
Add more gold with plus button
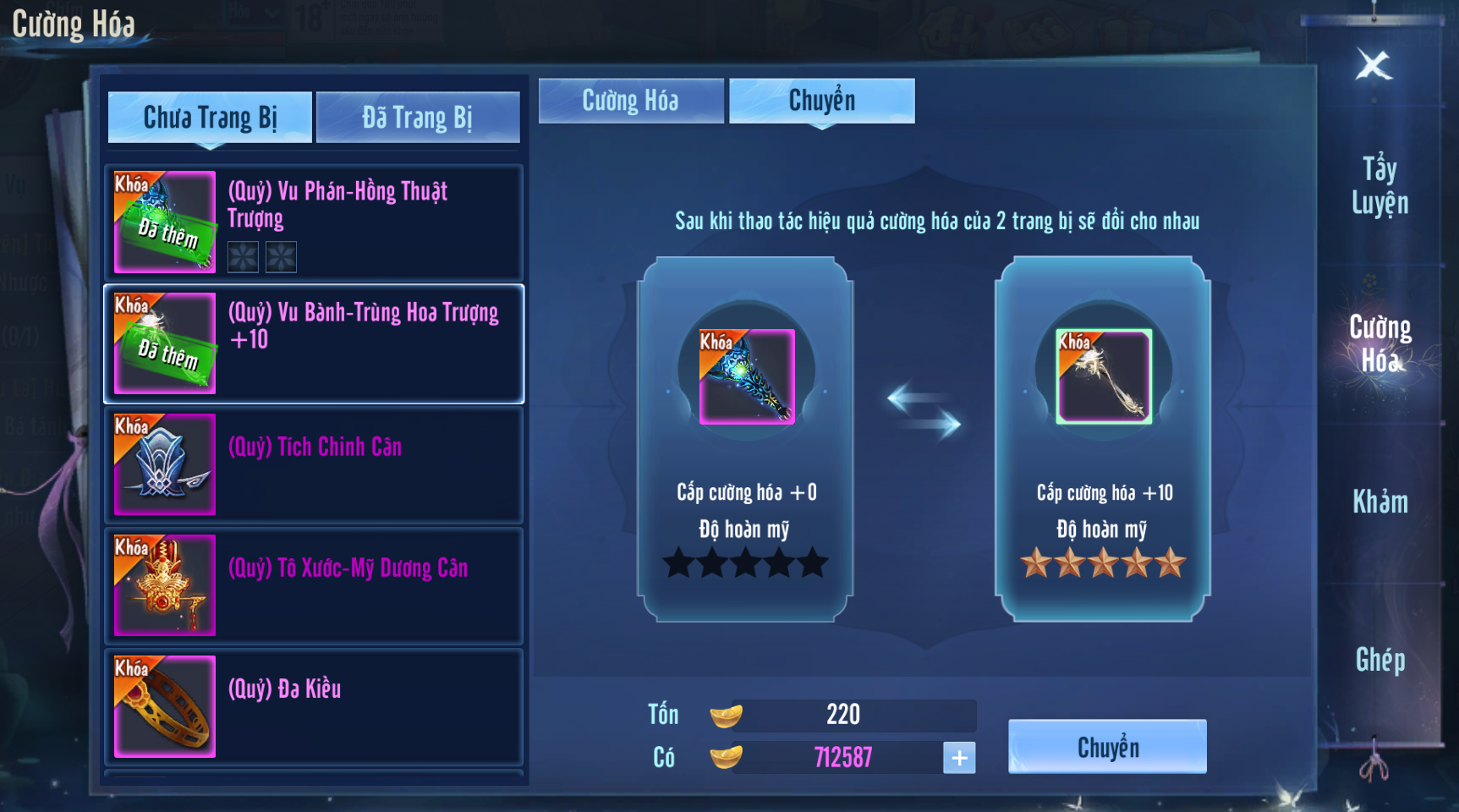pos(959,758)
